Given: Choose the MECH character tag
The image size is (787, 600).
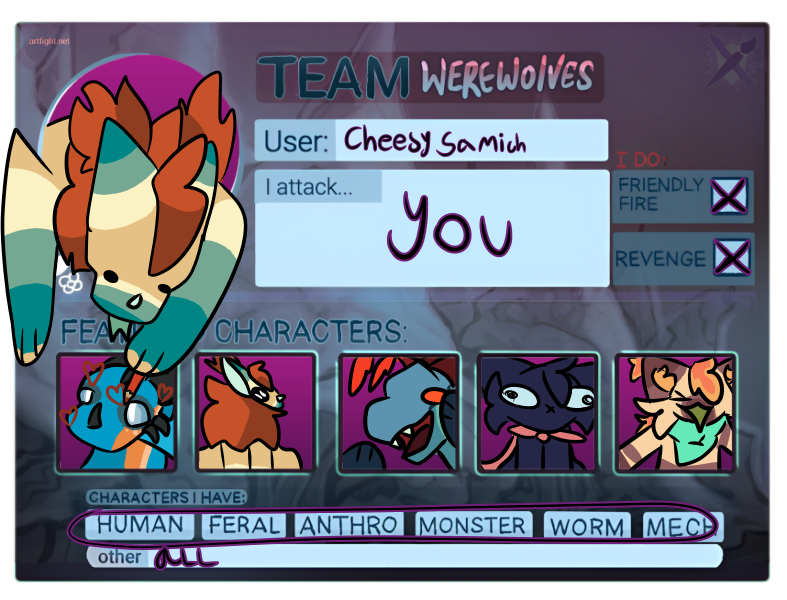Looking at the screenshot, I should pos(680,526).
